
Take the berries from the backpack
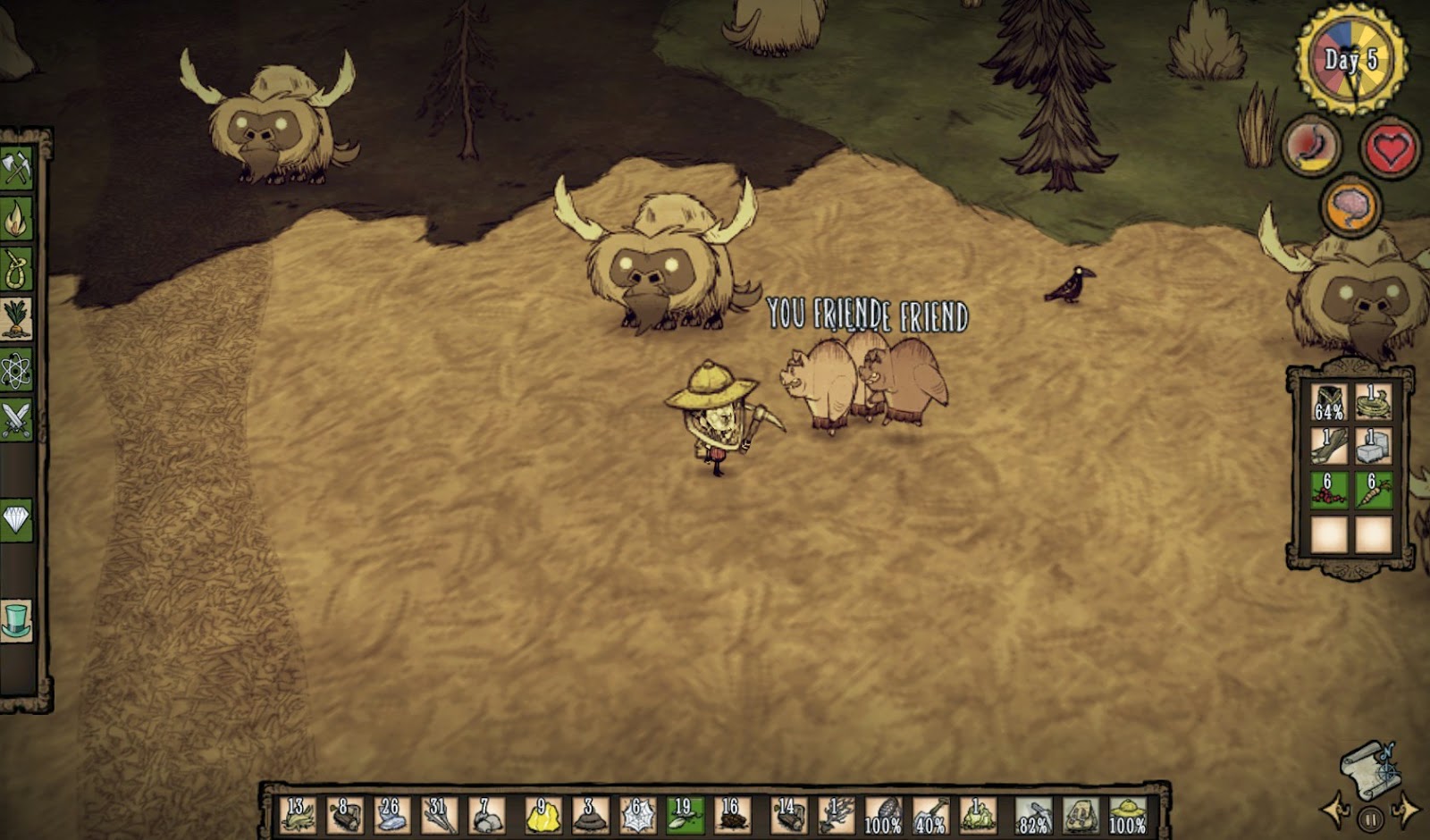pos(1328,491)
